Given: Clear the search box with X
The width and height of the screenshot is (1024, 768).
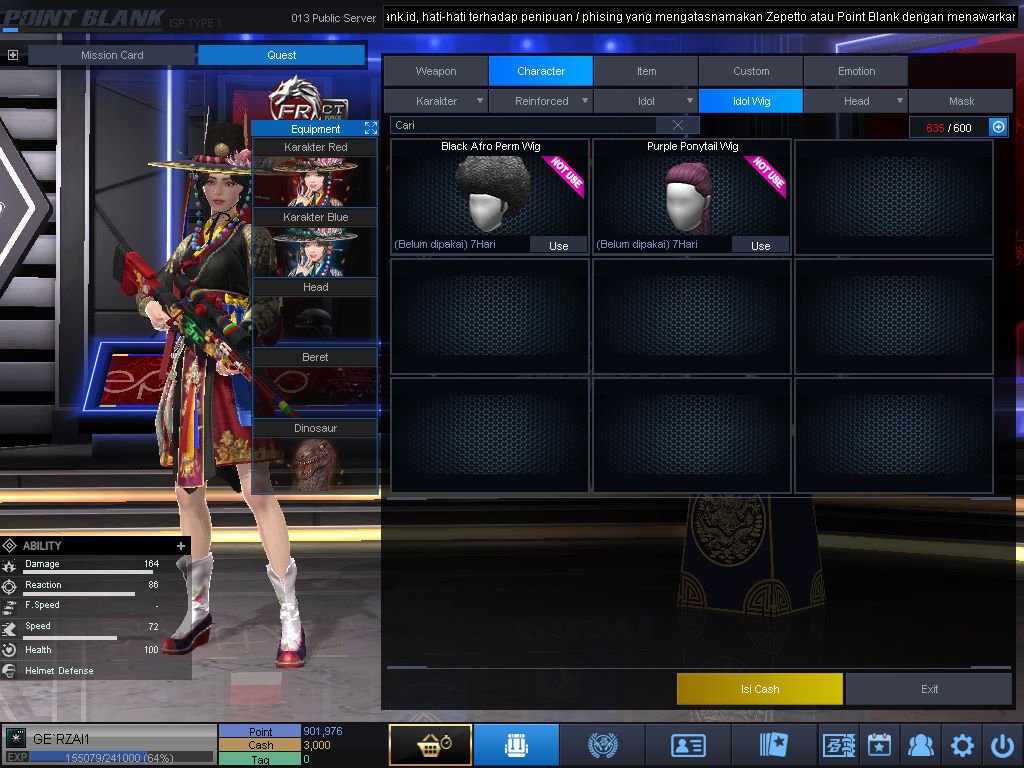Looking at the screenshot, I should pos(678,125).
